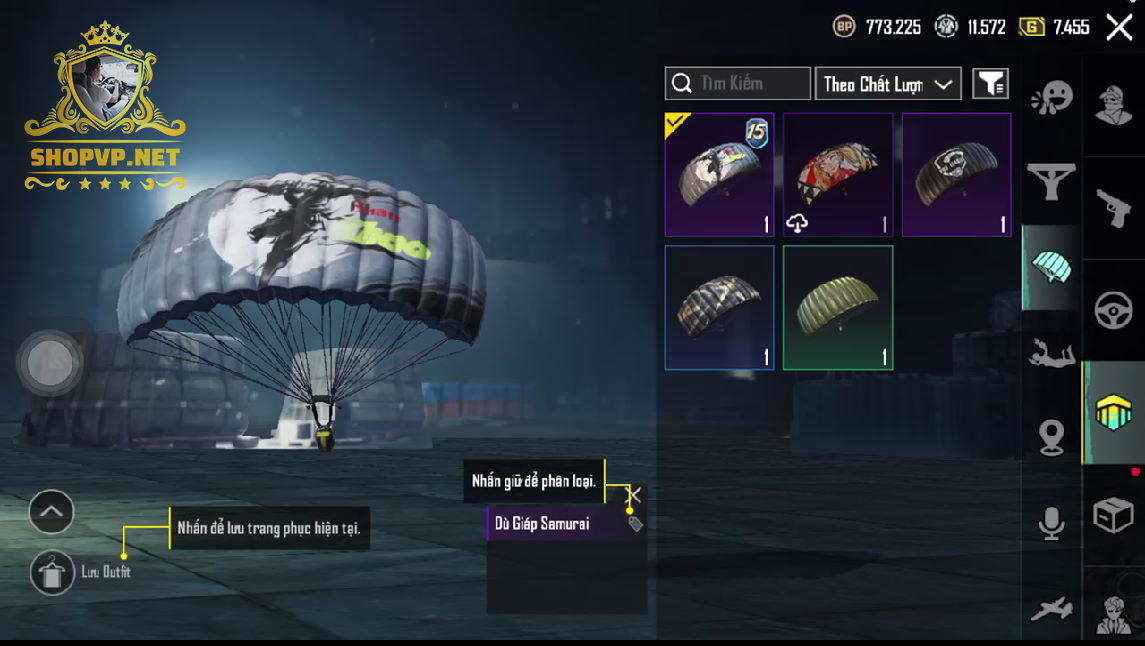1145x646 pixels.
Task: Open the character outfit category
Action: [x=1114, y=104]
